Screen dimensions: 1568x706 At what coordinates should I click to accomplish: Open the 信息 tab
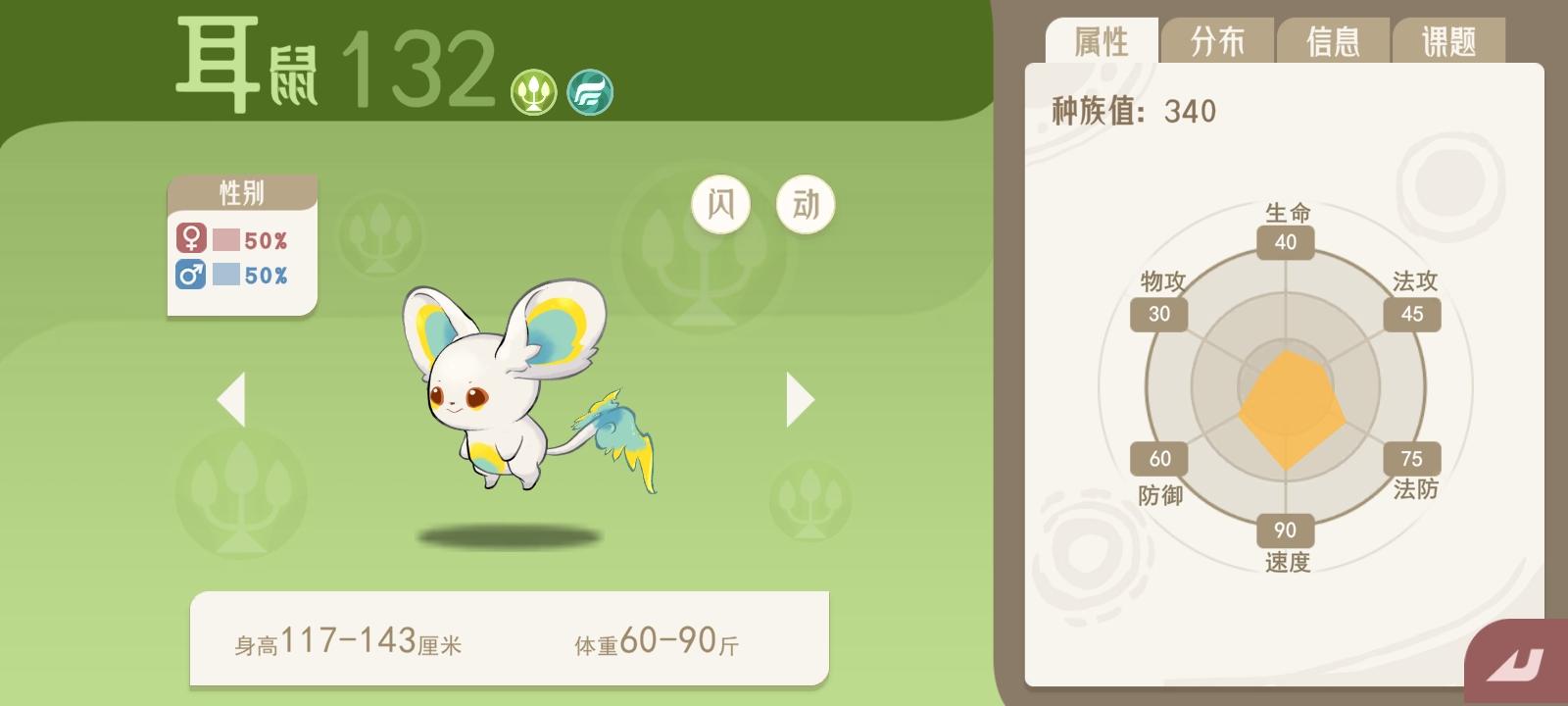1334,39
